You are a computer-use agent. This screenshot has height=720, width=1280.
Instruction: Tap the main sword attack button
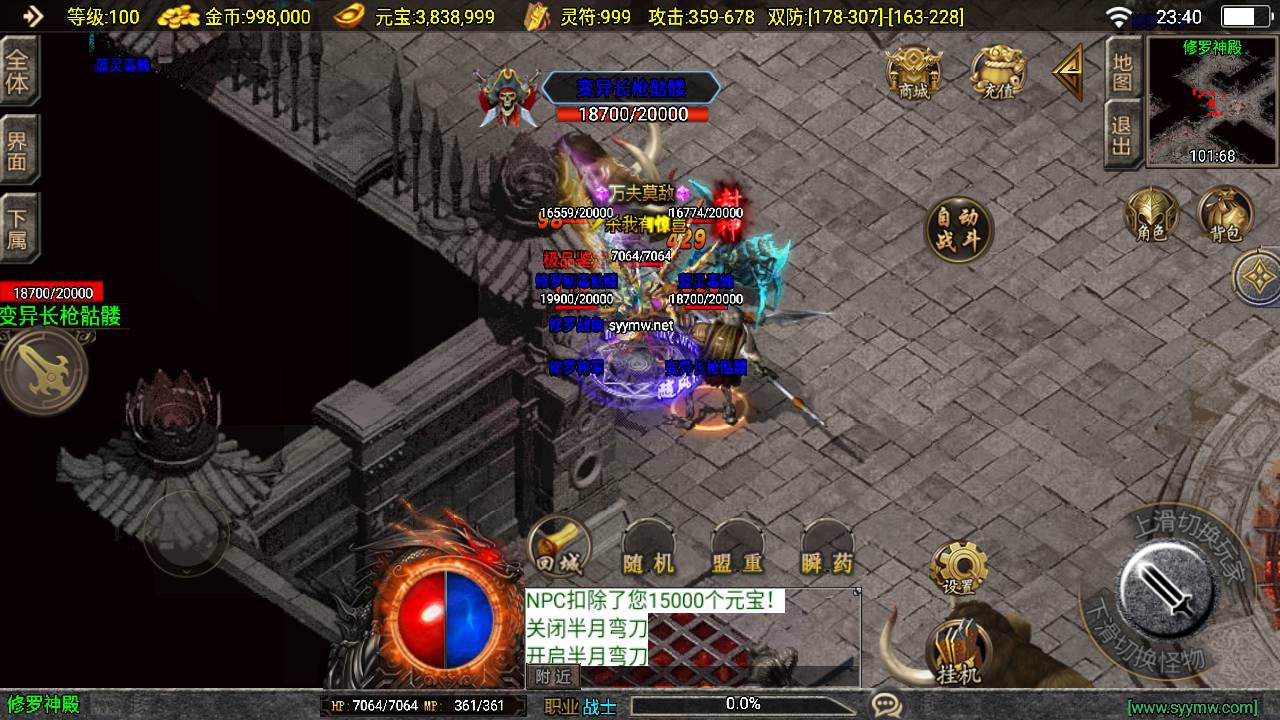tap(1167, 585)
